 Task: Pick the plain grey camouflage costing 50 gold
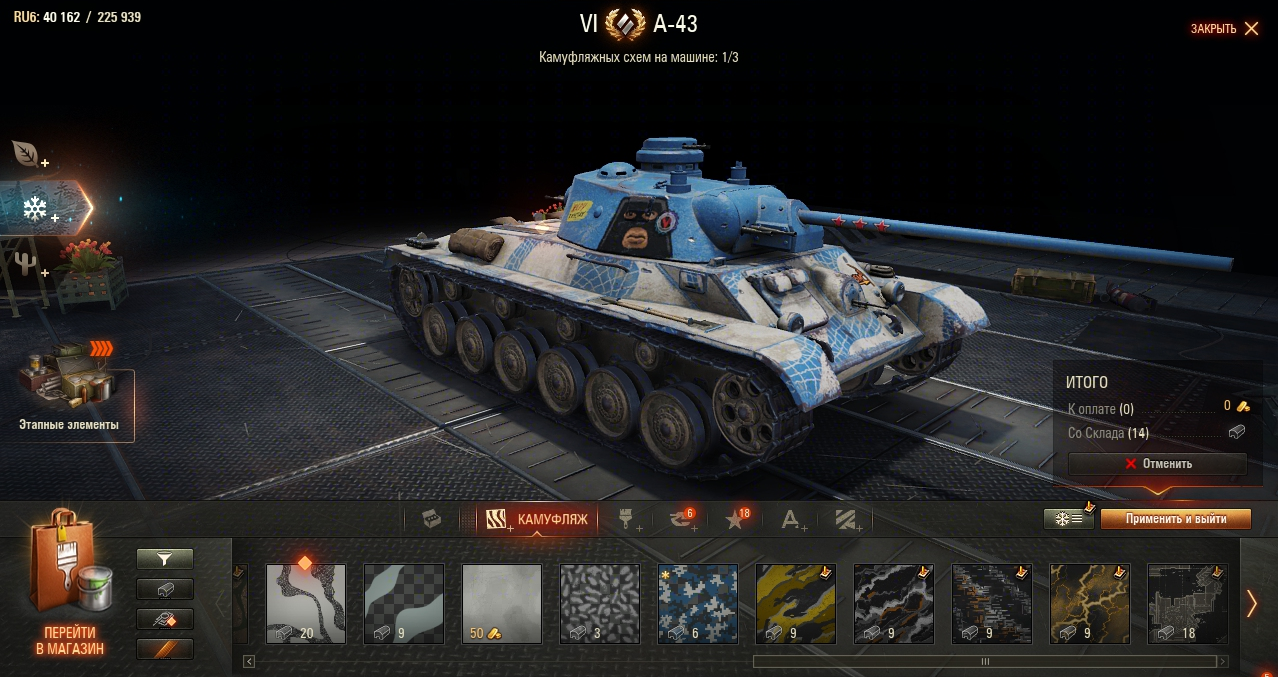pos(502,603)
